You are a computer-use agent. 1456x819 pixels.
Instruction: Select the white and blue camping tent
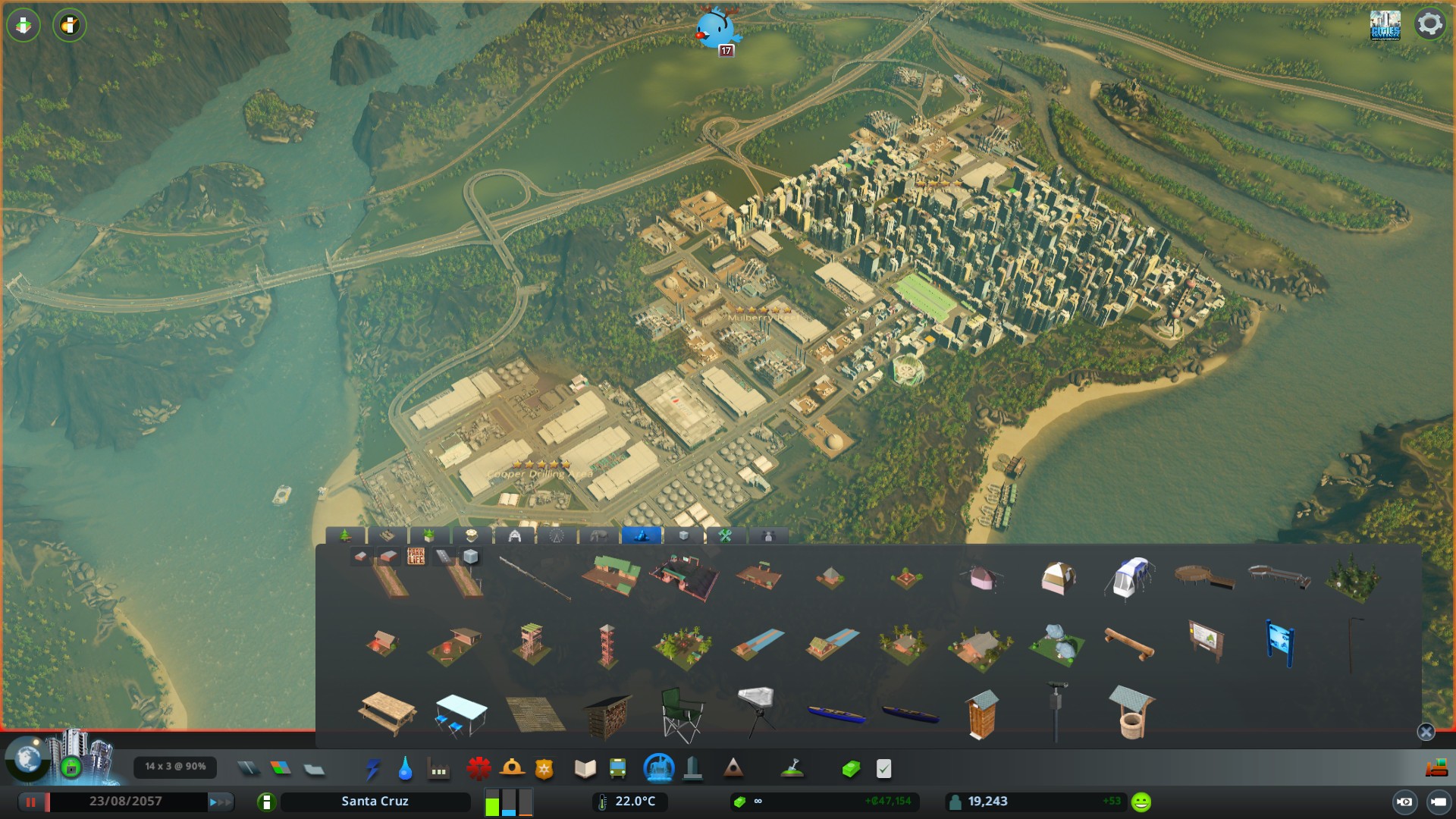(x=1131, y=578)
